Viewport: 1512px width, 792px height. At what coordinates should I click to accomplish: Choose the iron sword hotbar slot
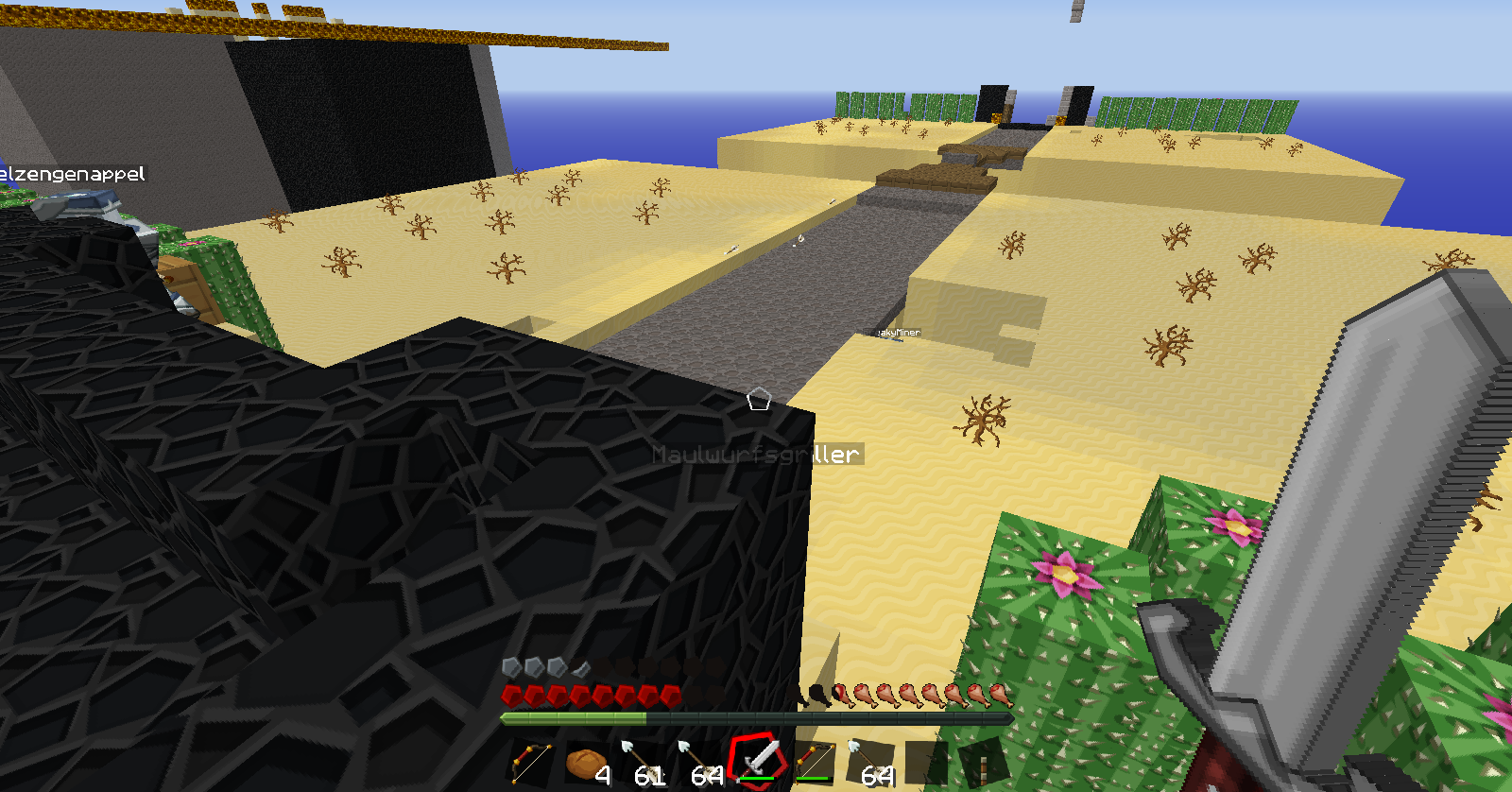click(x=757, y=760)
